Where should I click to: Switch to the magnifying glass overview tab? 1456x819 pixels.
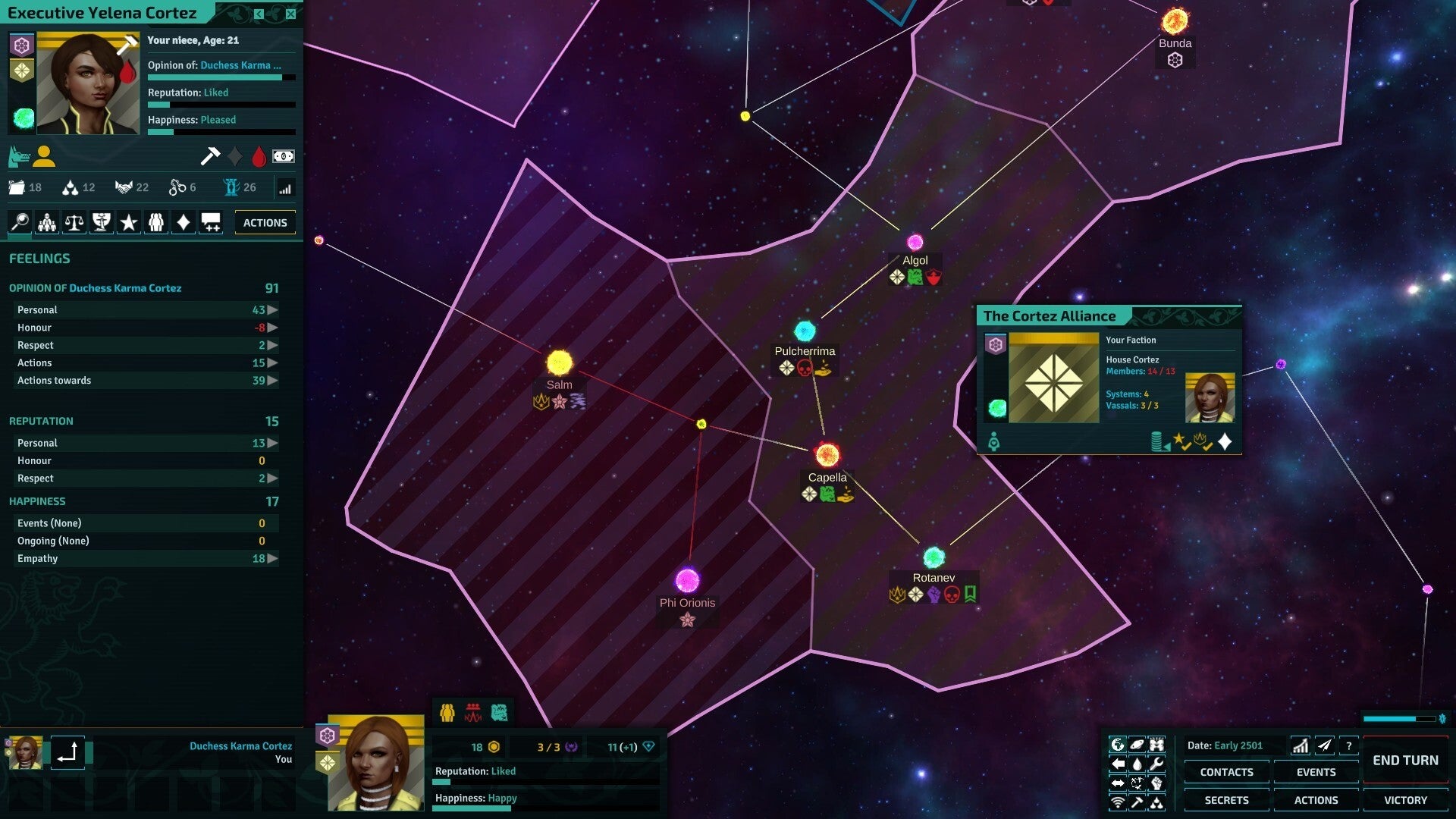click(x=20, y=222)
